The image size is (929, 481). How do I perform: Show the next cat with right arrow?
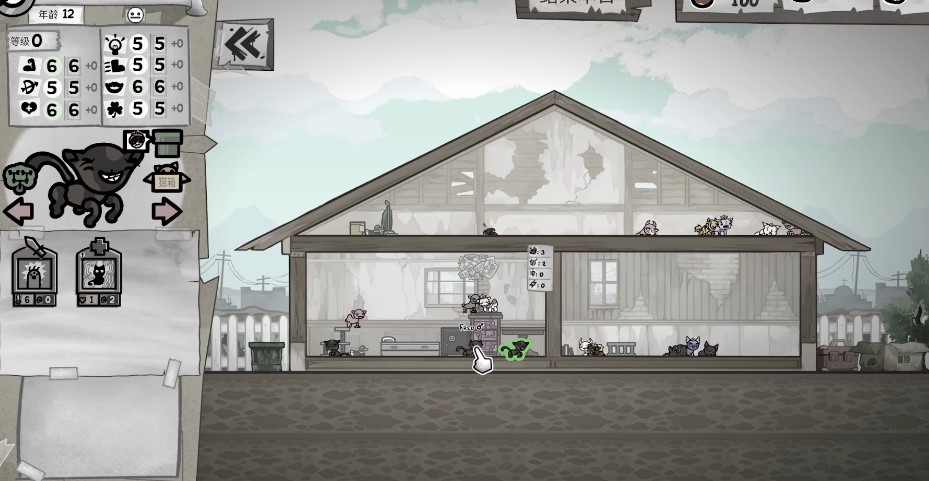166,211
